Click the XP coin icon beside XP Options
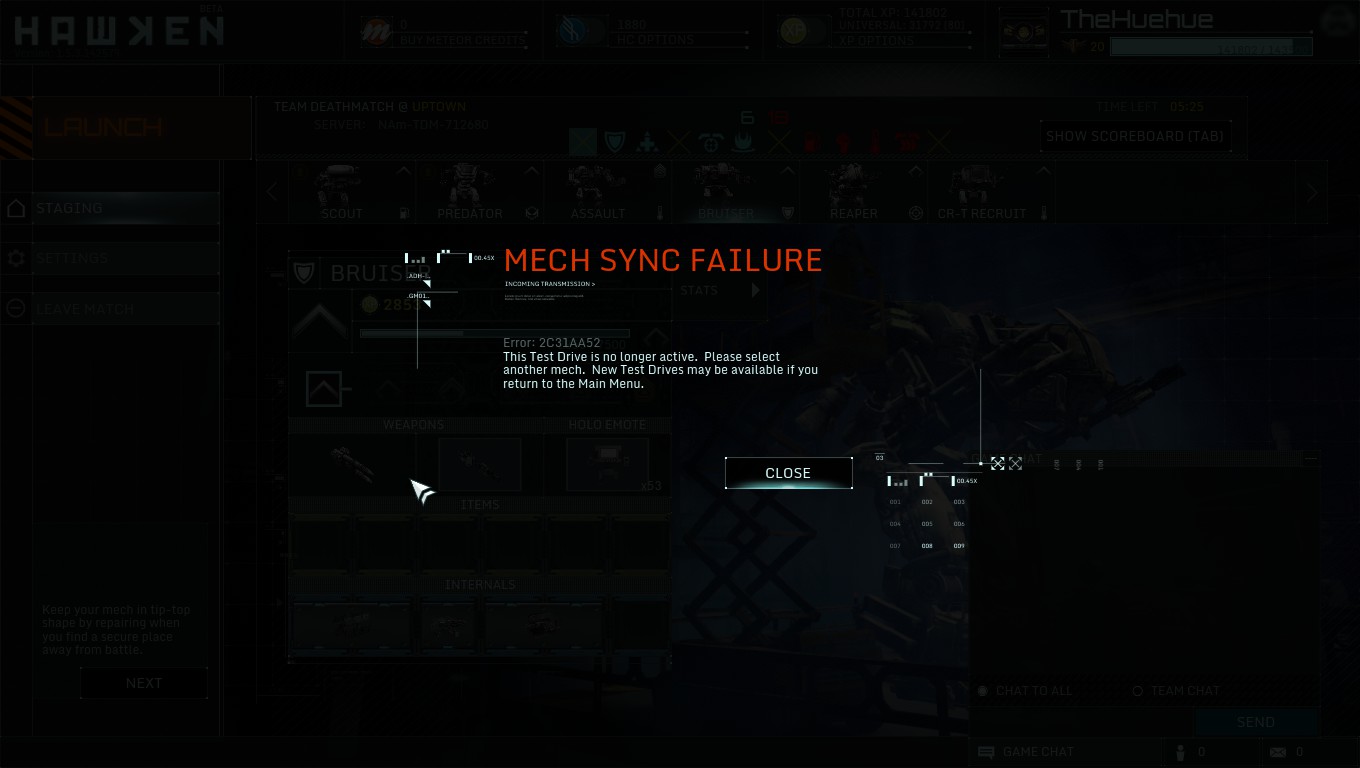The image size is (1360, 768). point(795,31)
